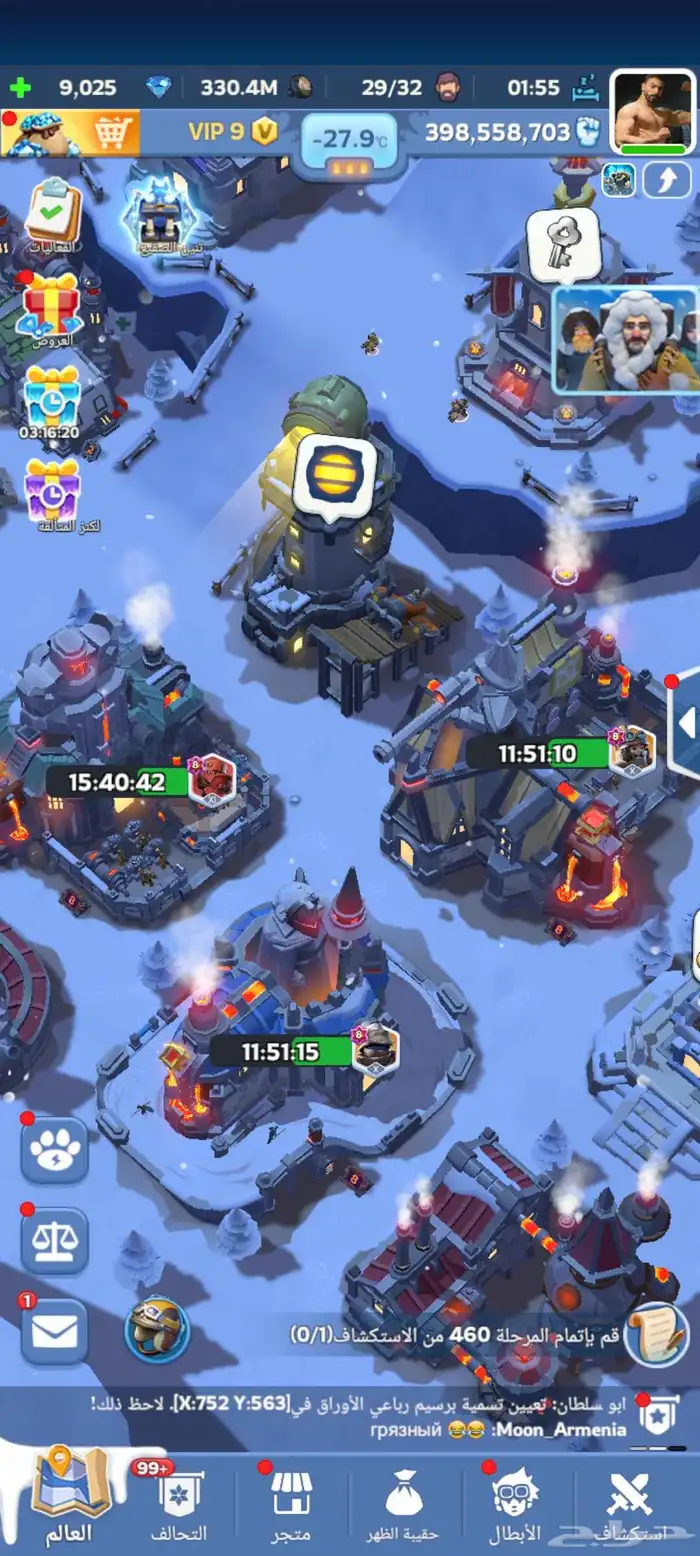View the player profile avatar
700x1556 pixels.
pyautogui.click(x=653, y=113)
